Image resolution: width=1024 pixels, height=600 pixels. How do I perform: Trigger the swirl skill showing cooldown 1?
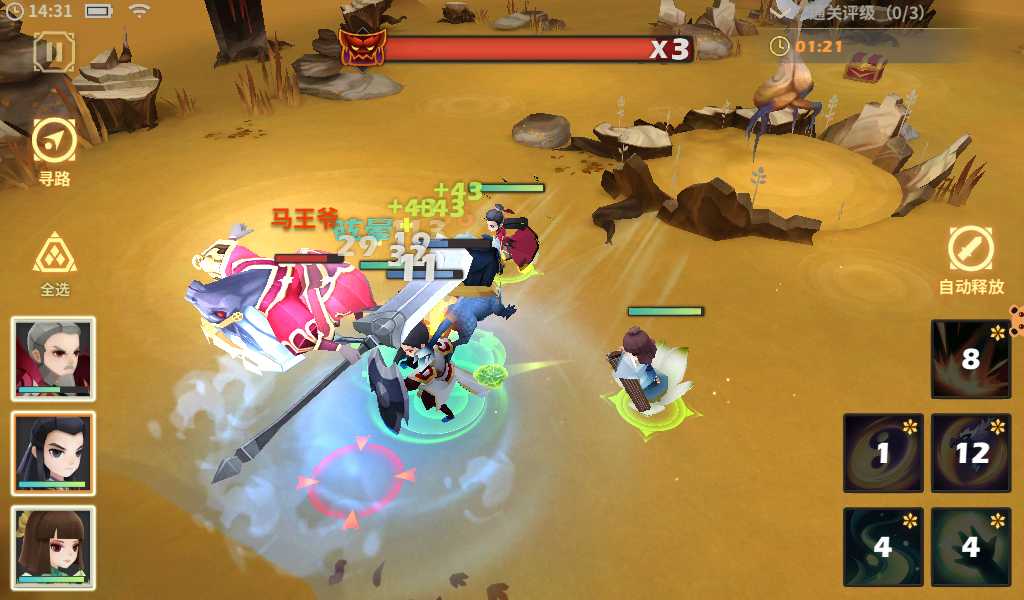(882, 453)
